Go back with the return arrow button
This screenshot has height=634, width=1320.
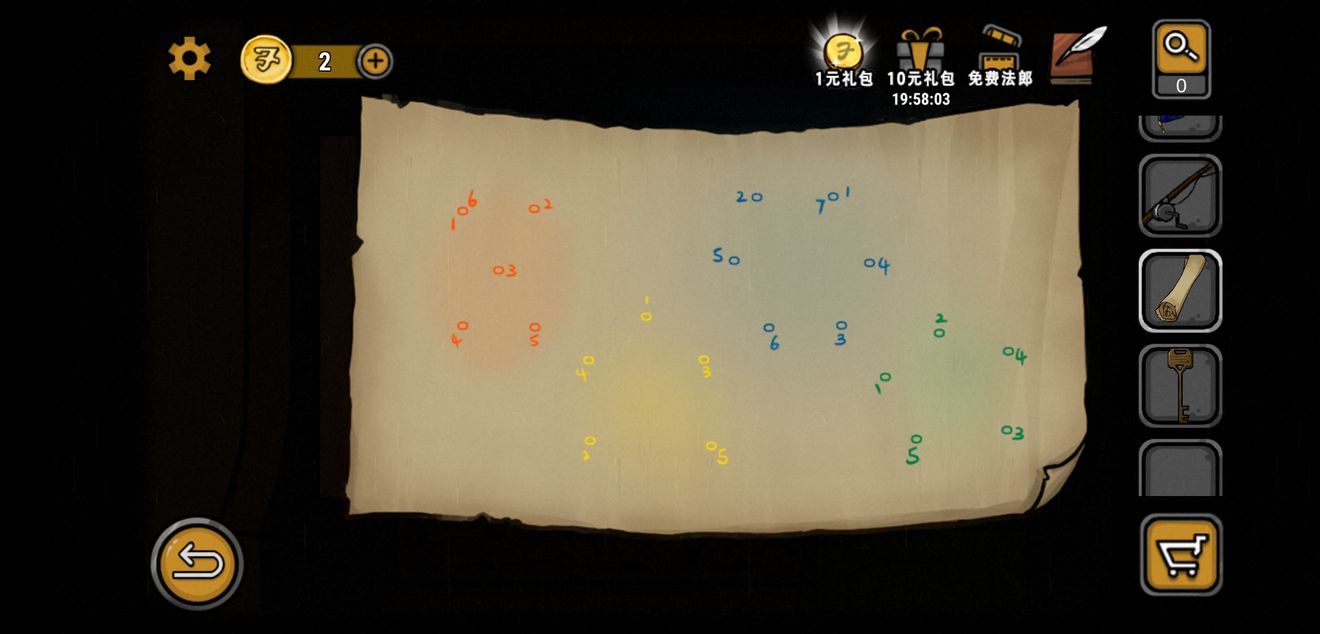(x=197, y=564)
